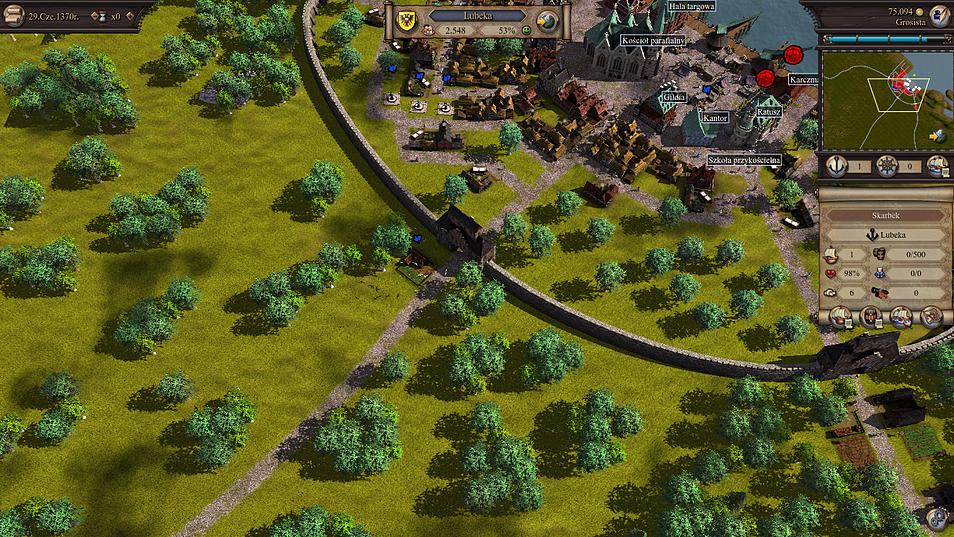The height and width of the screenshot is (537, 954).
Task: Open the sea chart button at screen corner
Action: pos(938,518)
